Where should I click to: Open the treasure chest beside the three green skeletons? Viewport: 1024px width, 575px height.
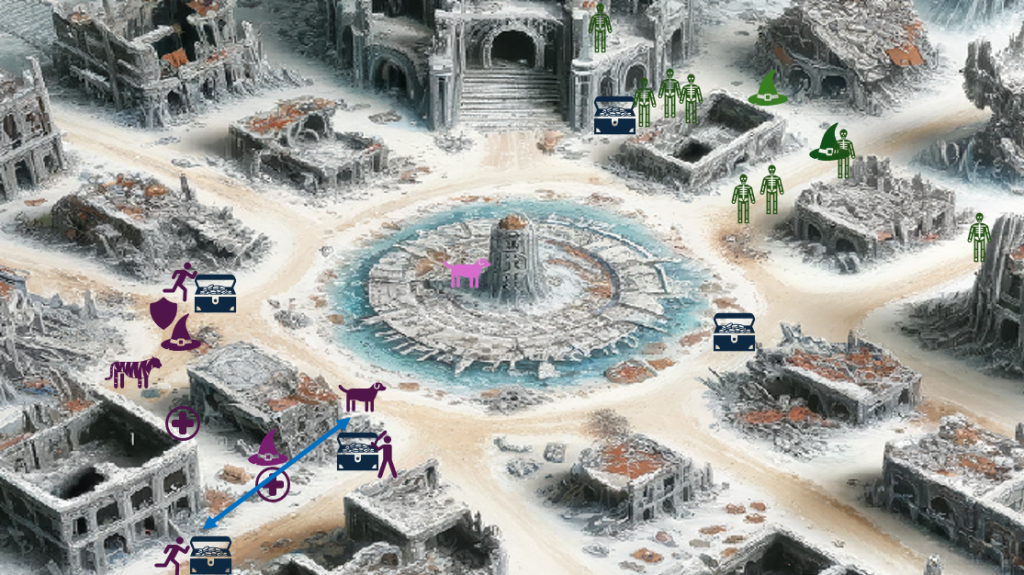coord(614,115)
